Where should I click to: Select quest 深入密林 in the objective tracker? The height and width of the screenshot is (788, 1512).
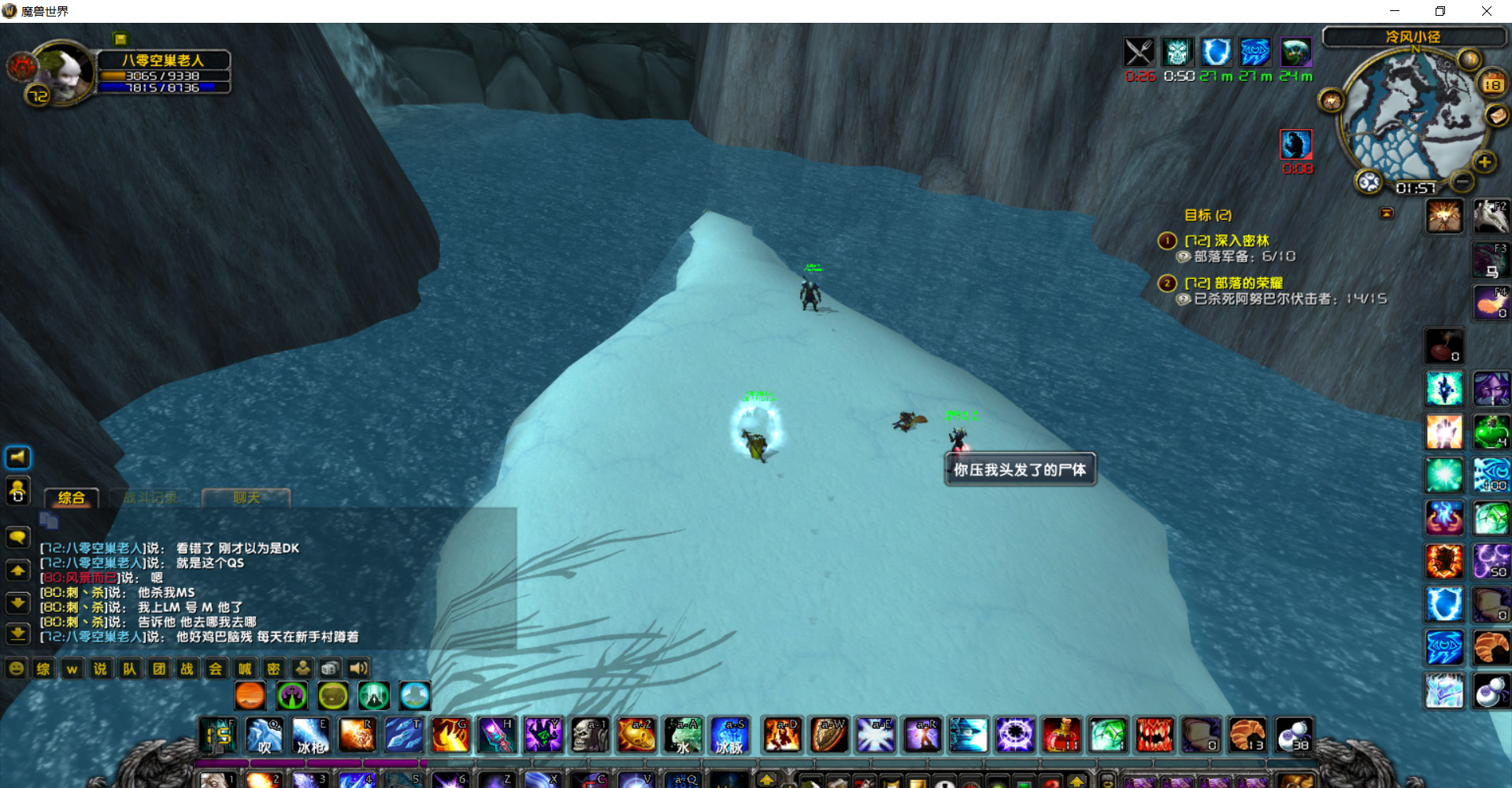(x=1241, y=241)
